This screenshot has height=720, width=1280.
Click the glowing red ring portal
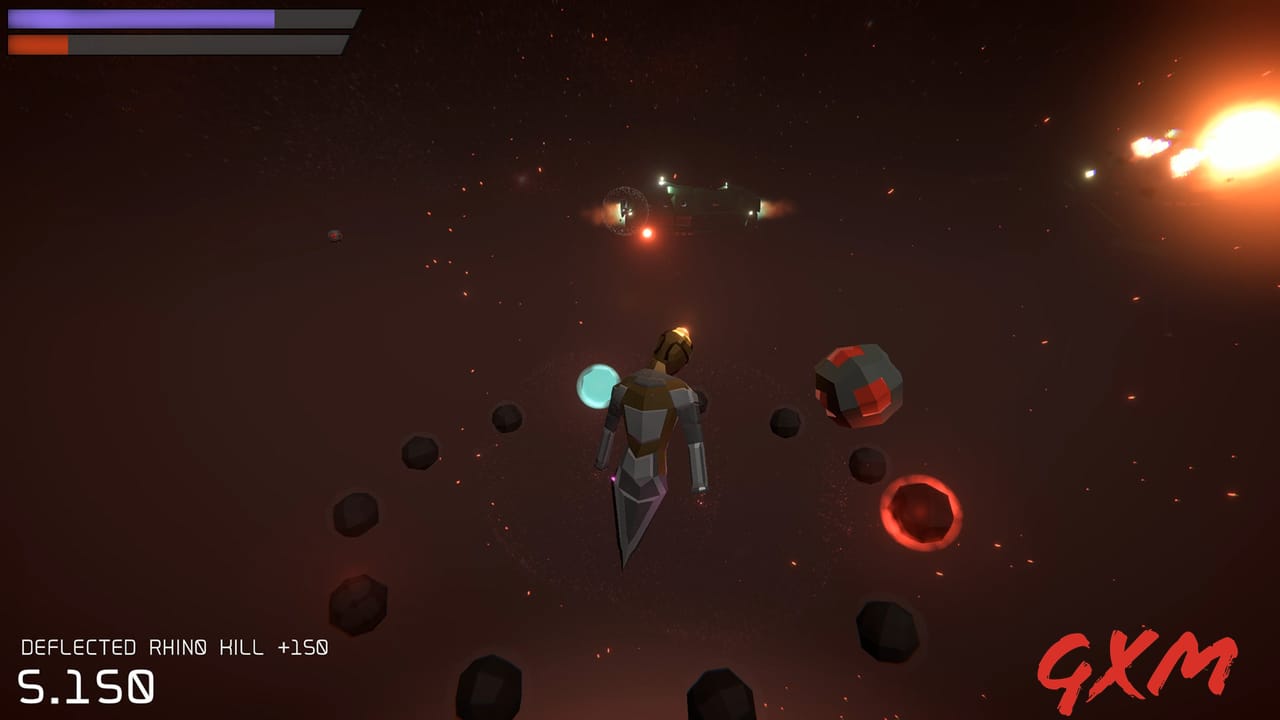pos(920,513)
